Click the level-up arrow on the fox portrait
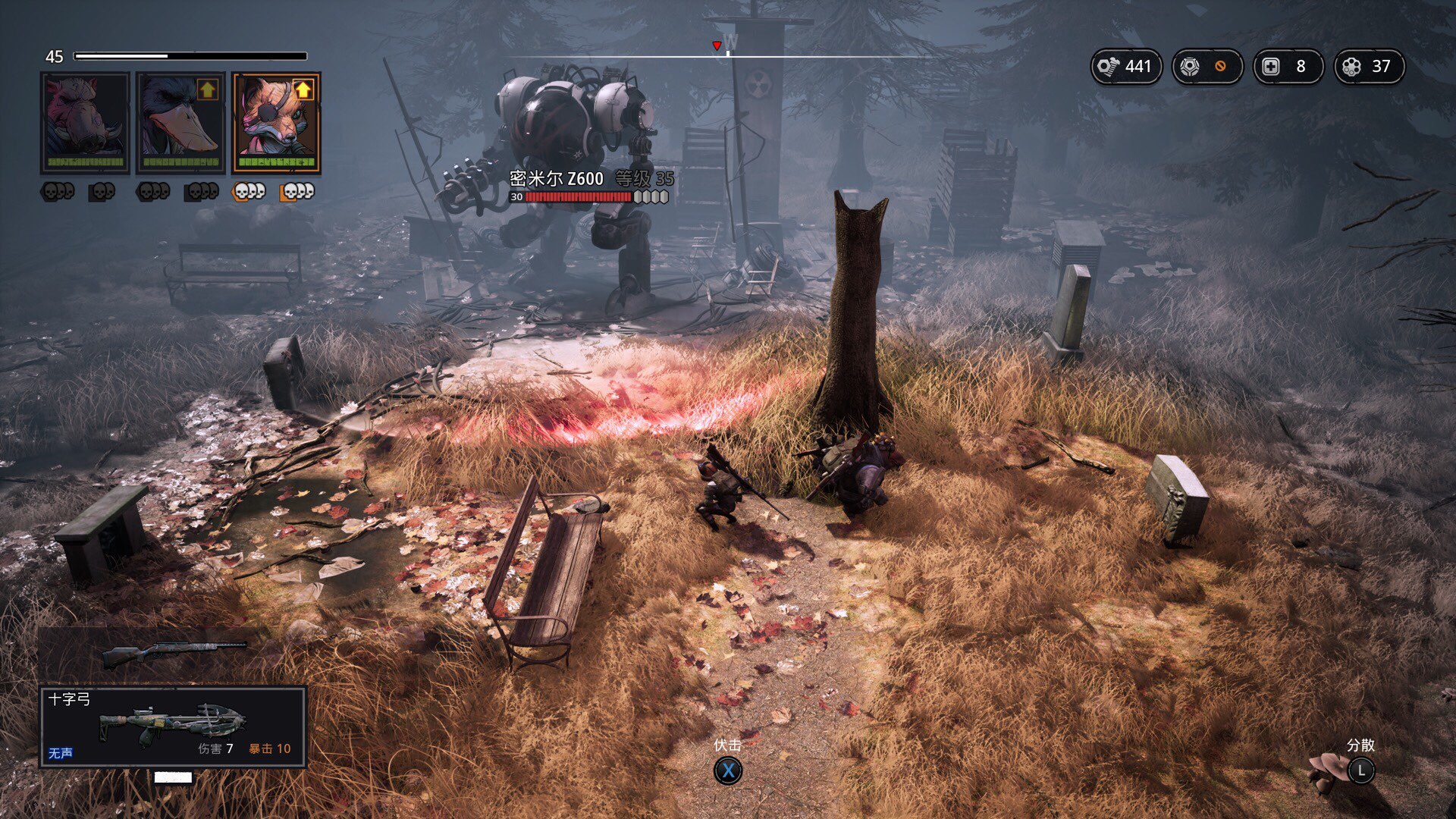Viewport: 1456px width, 819px height. tap(303, 90)
